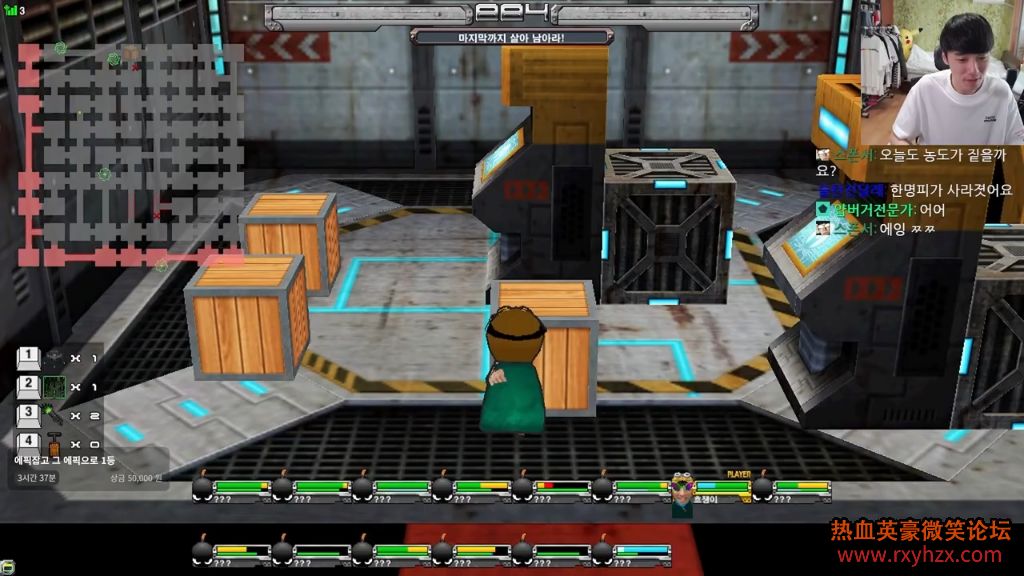Viewport: 1024px width, 576px height.
Task: Choose the green-tipped wand in slot 3
Action: pos(54,414)
